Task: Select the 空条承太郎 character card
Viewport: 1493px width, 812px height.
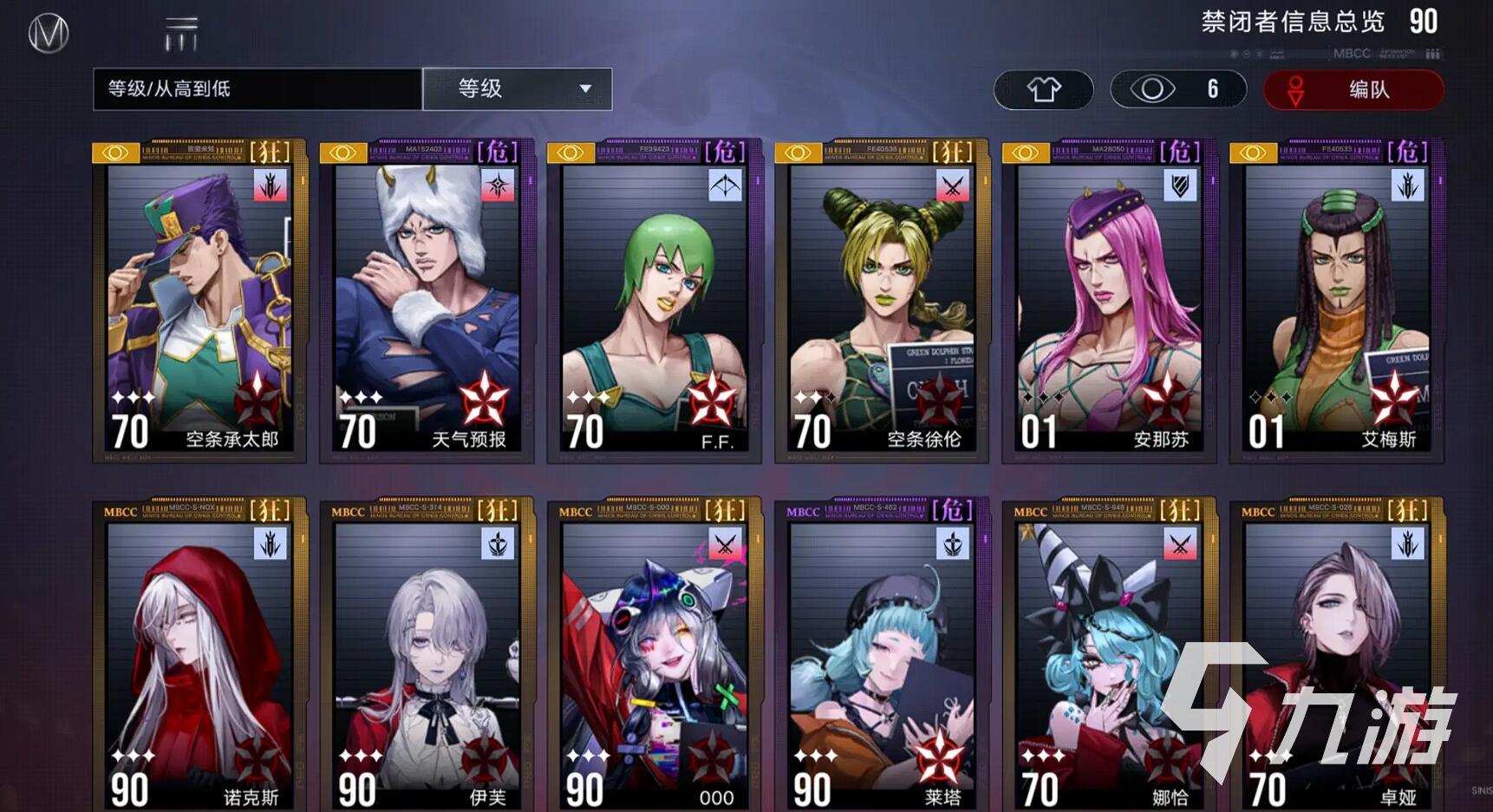Action: click(x=199, y=302)
